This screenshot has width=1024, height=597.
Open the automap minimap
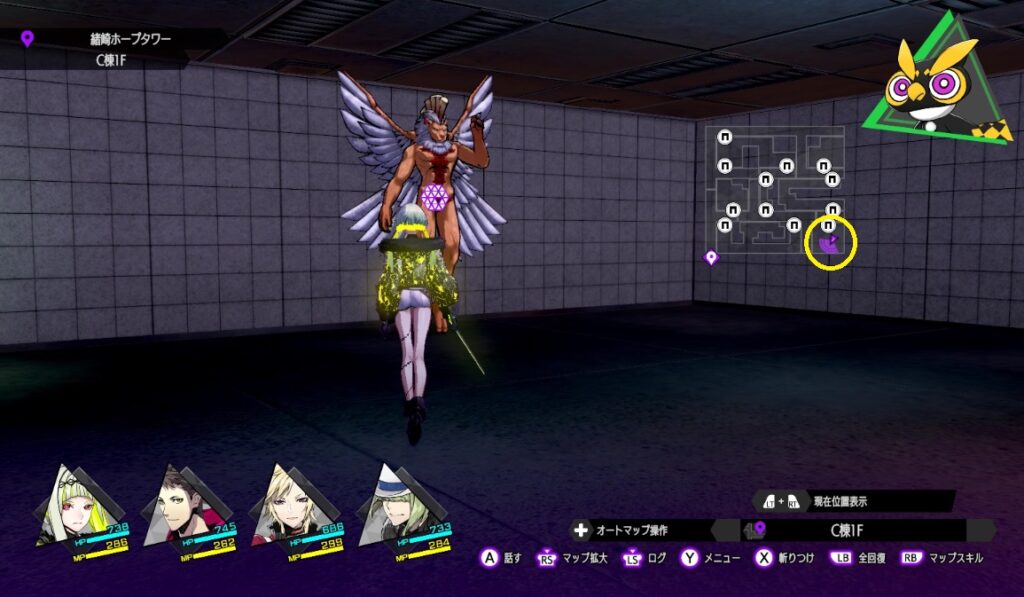click(x=774, y=189)
